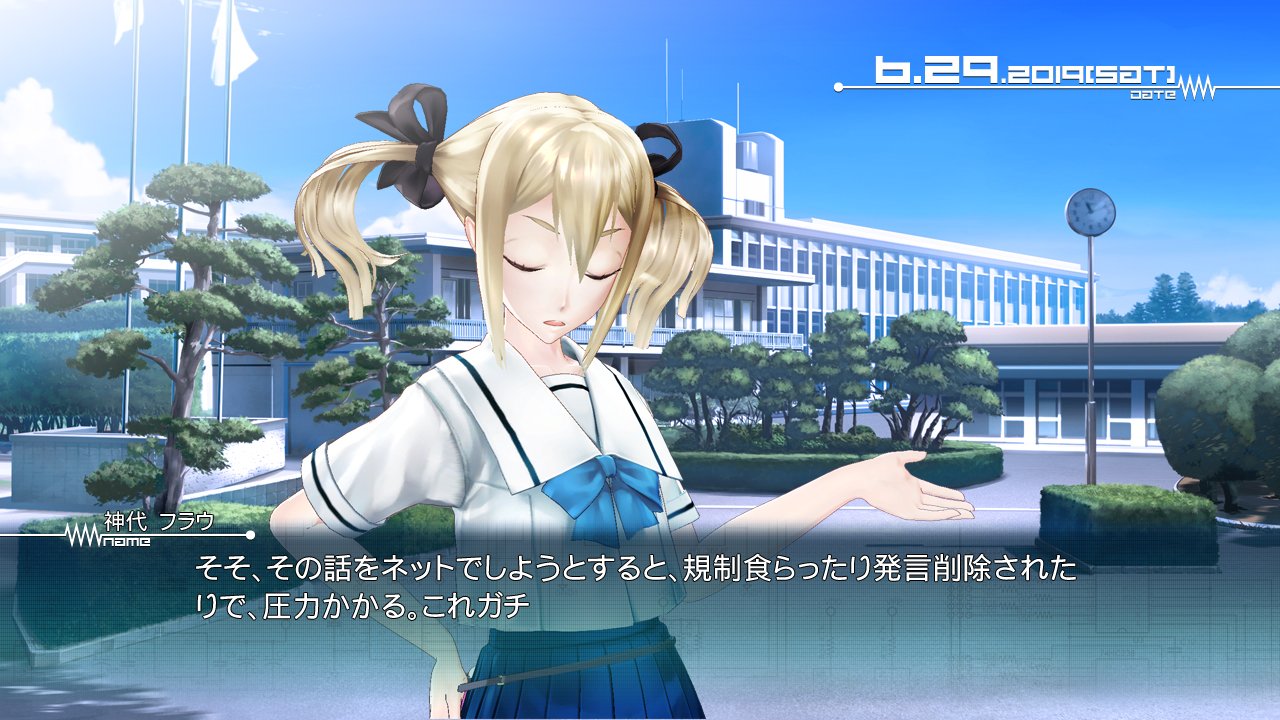1280x720 pixels.
Task: Click the small 'date' label under the date
Action: pyautogui.click(x=1153, y=94)
